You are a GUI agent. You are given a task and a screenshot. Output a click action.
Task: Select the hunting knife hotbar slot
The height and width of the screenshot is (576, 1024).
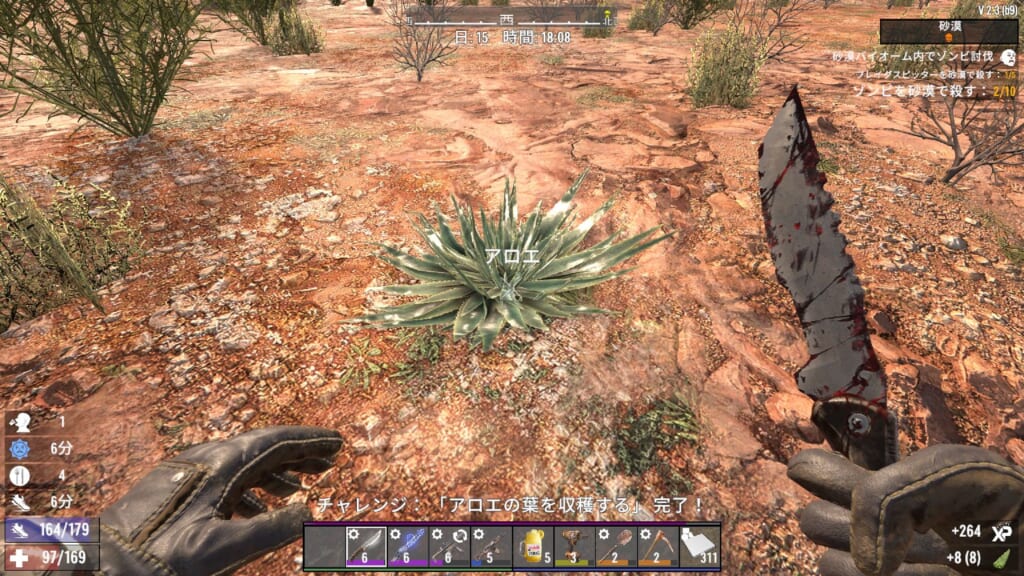click(x=366, y=547)
